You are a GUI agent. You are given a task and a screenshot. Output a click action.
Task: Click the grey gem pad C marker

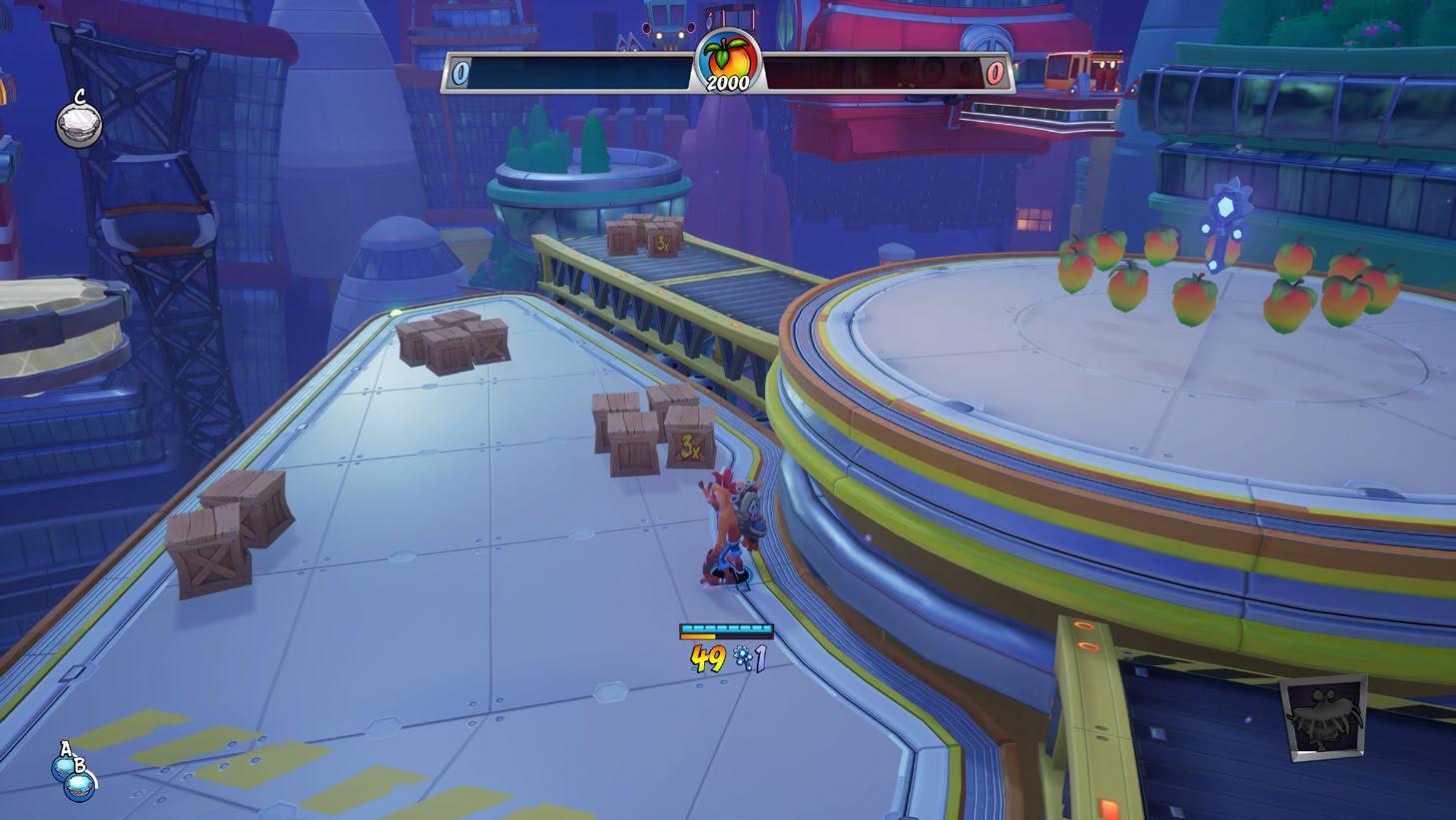click(x=78, y=124)
